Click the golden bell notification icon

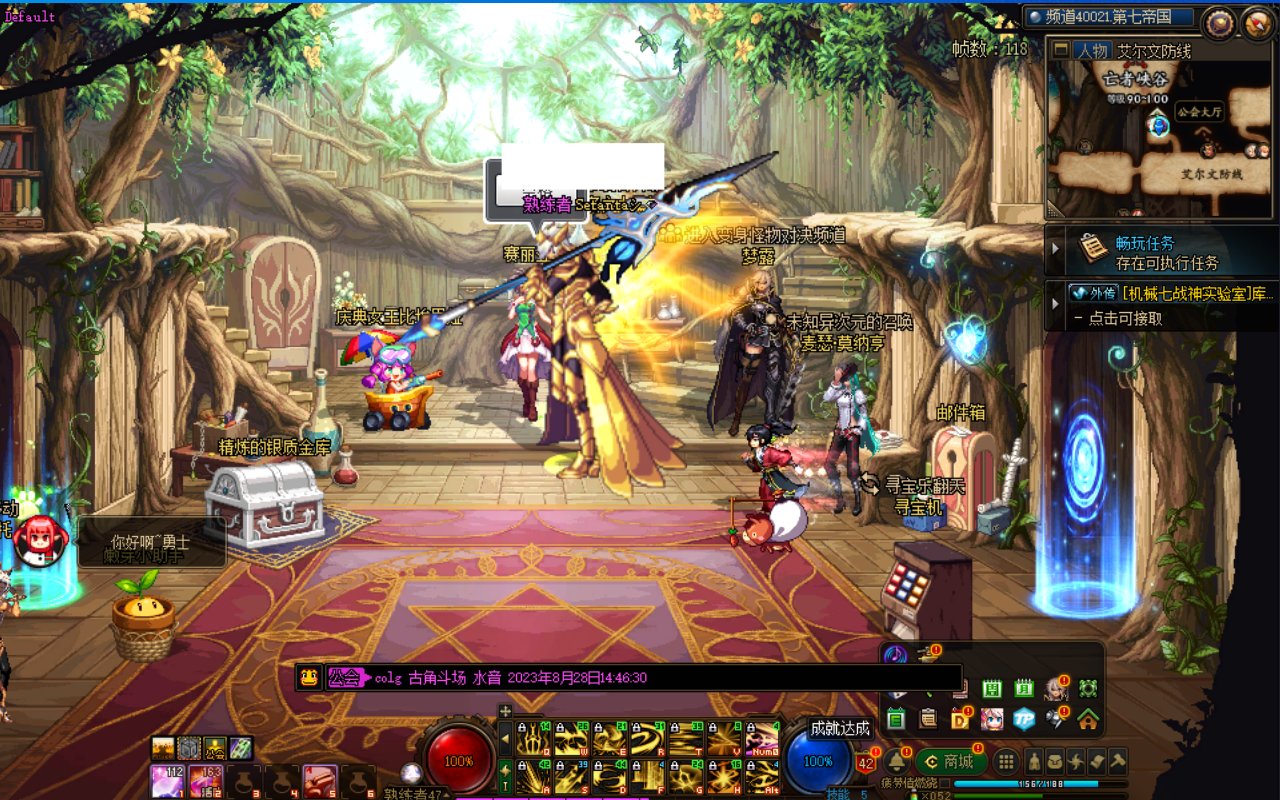896,761
